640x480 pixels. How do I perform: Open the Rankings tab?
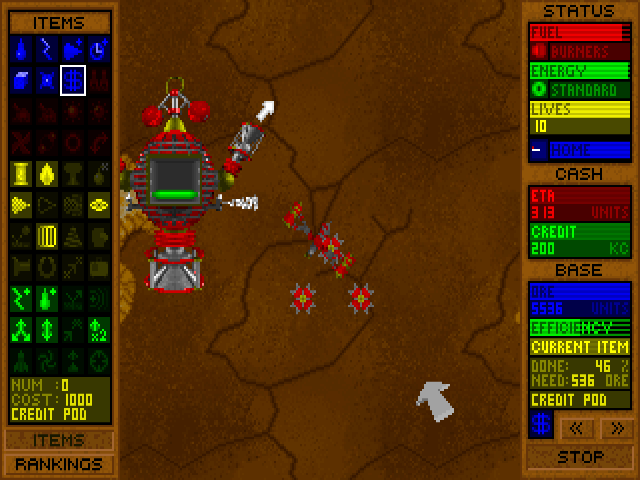point(59,464)
